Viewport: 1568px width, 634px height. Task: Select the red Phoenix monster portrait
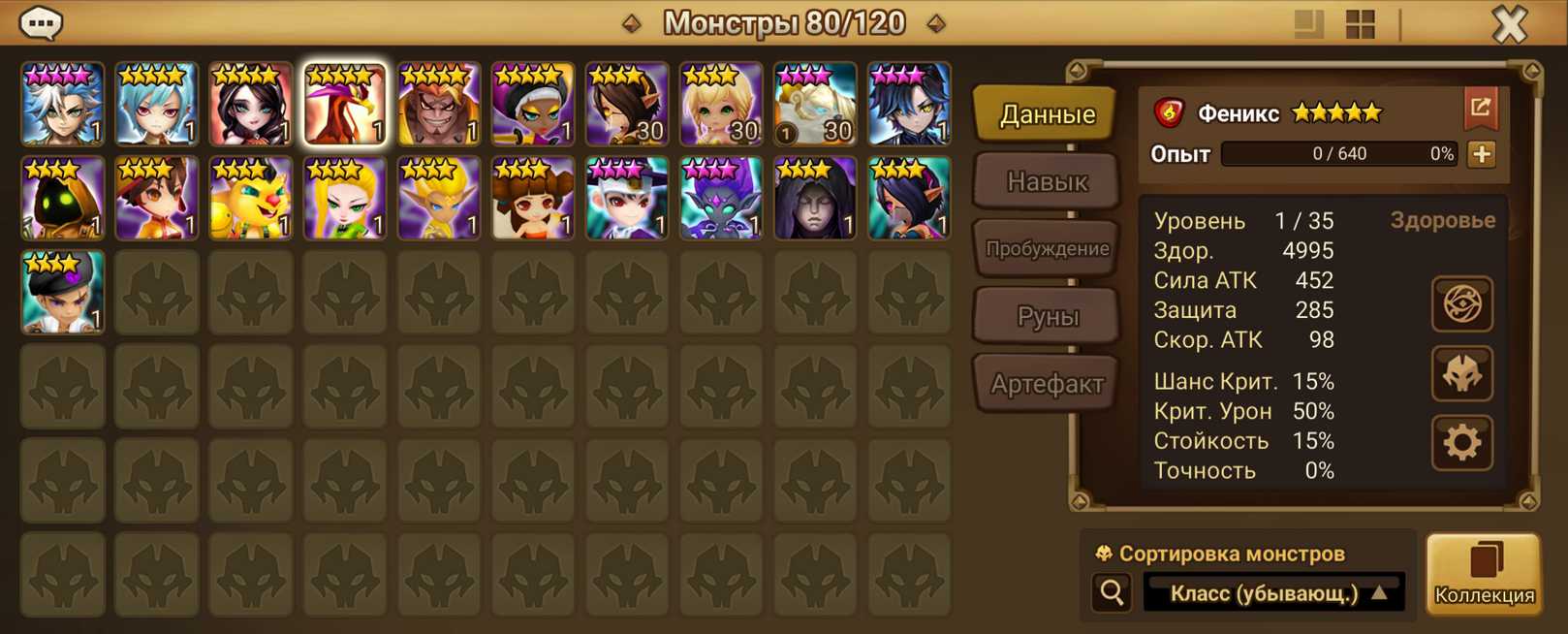345,105
